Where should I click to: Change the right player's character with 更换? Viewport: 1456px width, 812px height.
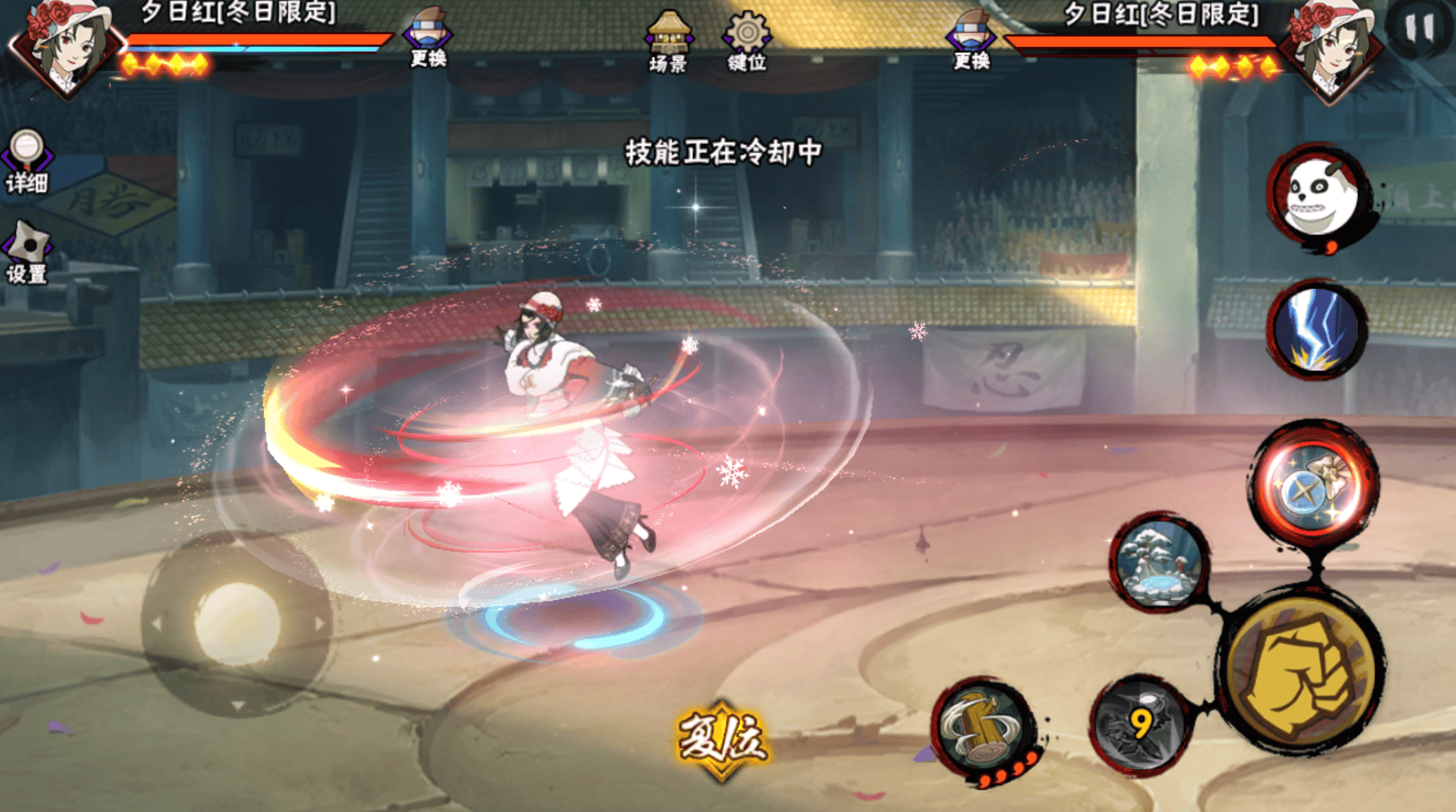[971, 40]
